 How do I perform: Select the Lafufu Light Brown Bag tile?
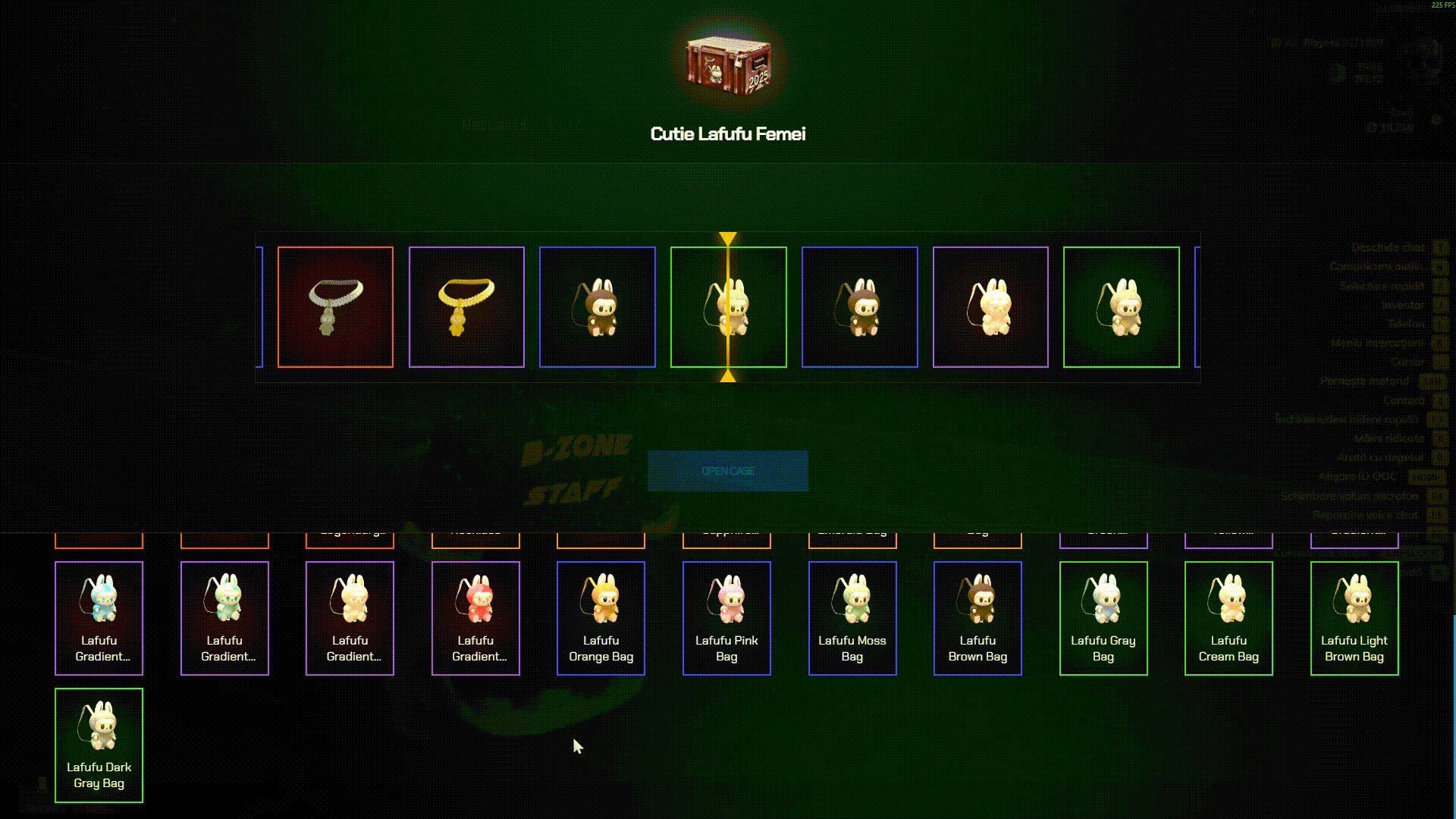point(1354,618)
